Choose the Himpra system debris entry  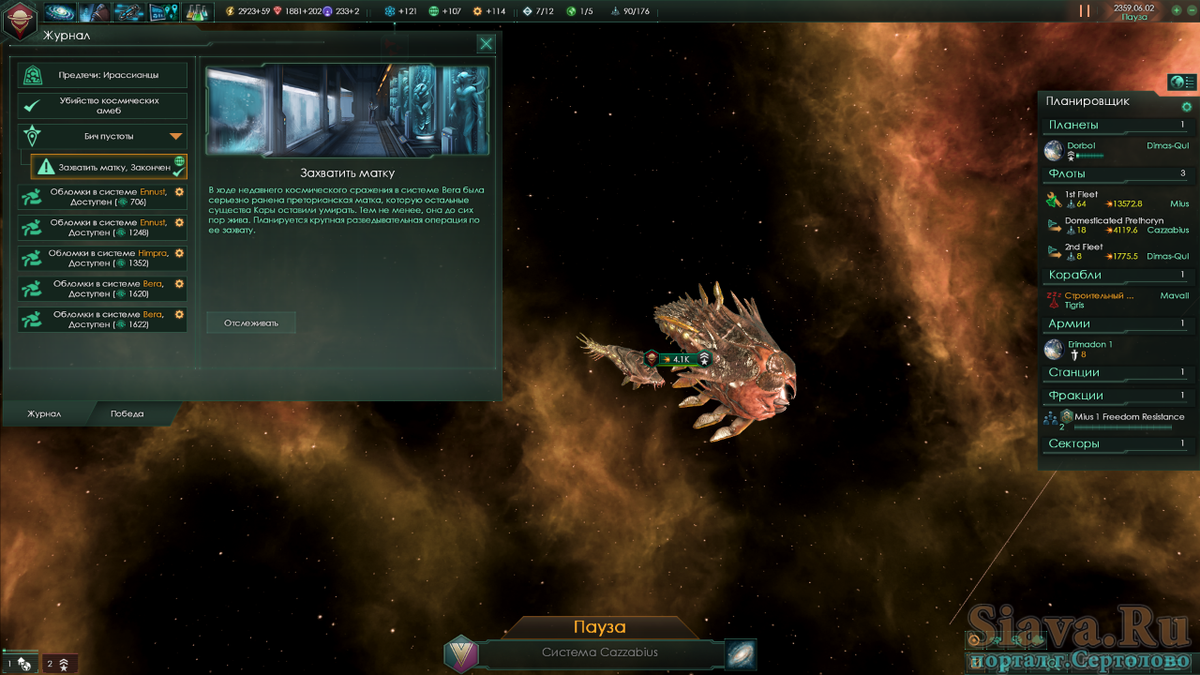103,258
